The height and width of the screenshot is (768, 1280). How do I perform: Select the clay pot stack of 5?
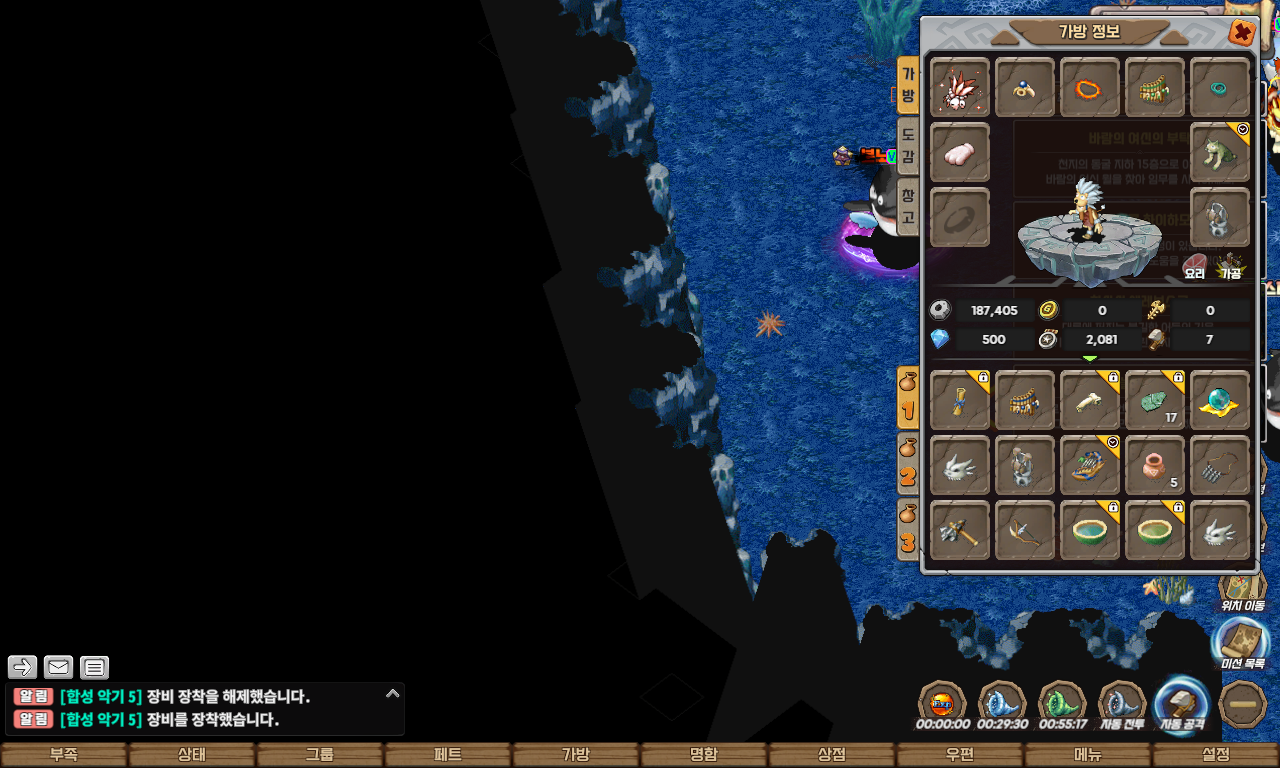pyautogui.click(x=1154, y=465)
